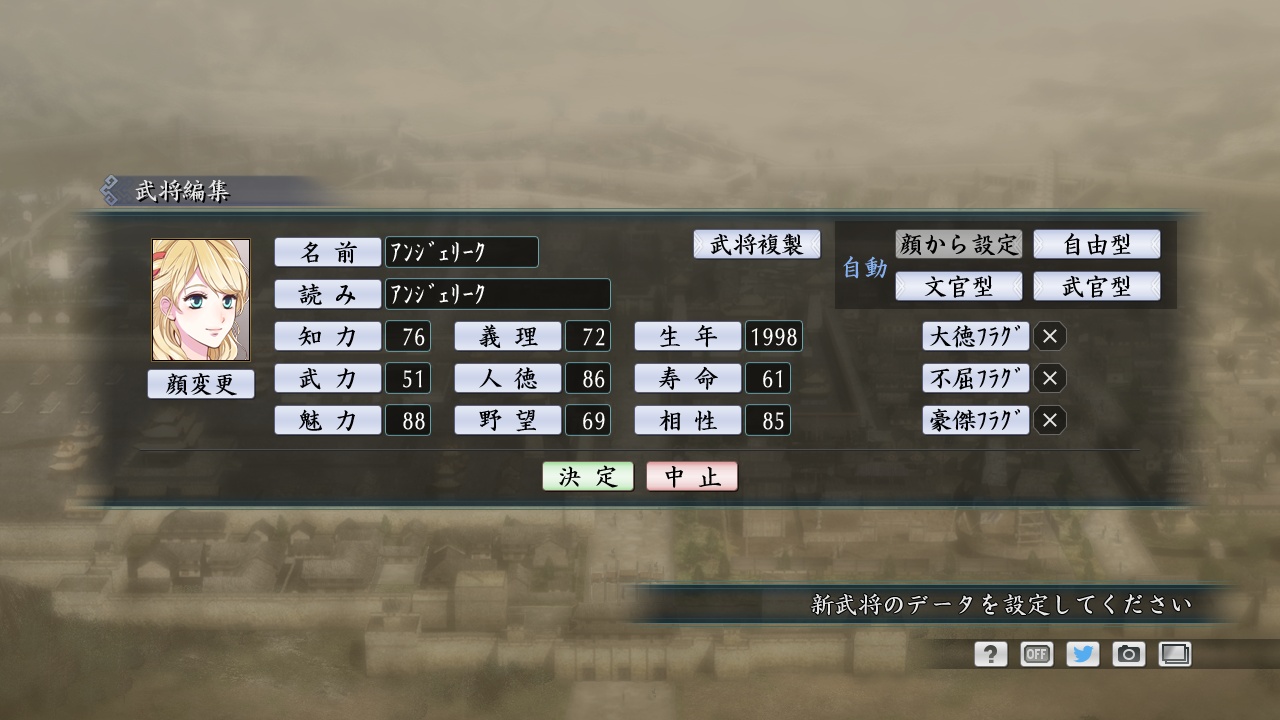Click the help question mark icon

click(989, 654)
